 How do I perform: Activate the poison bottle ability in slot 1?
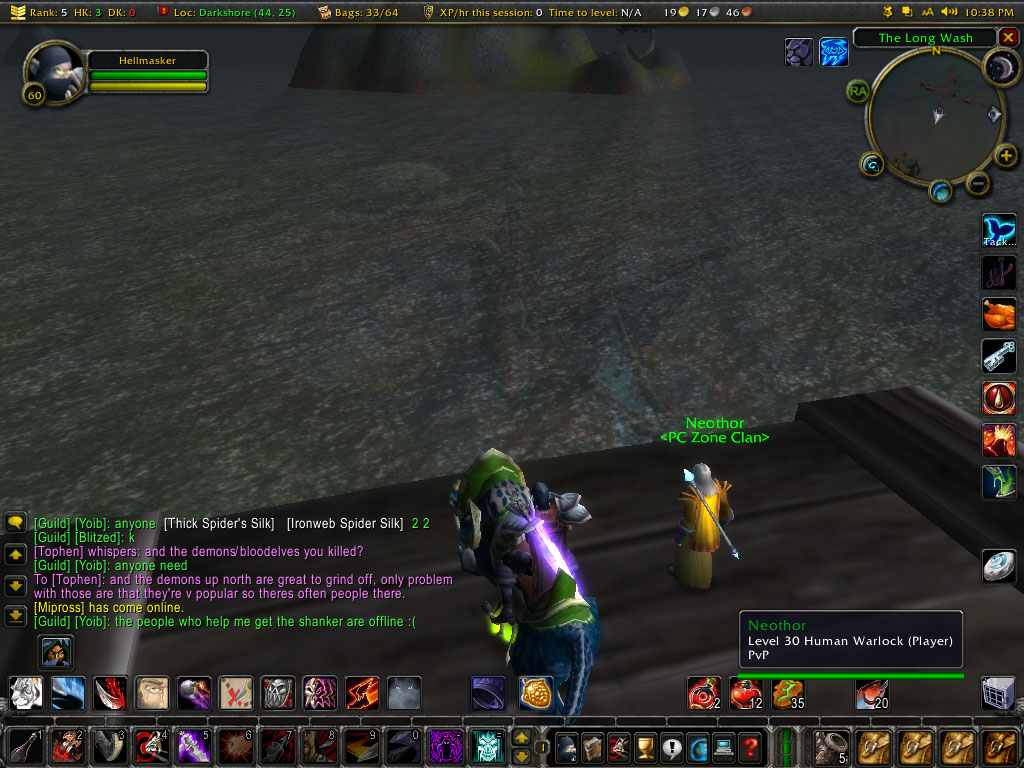[x=26, y=746]
